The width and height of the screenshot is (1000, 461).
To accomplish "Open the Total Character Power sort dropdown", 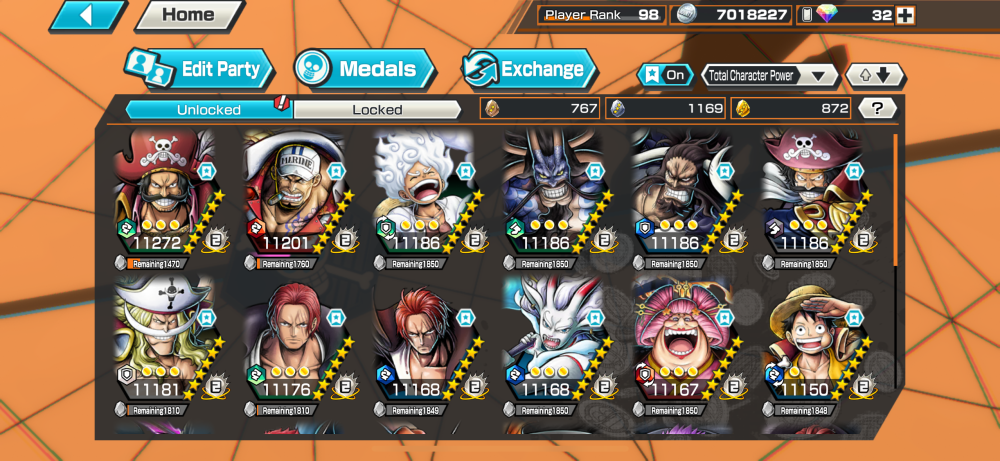I will pyautogui.click(x=769, y=75).
